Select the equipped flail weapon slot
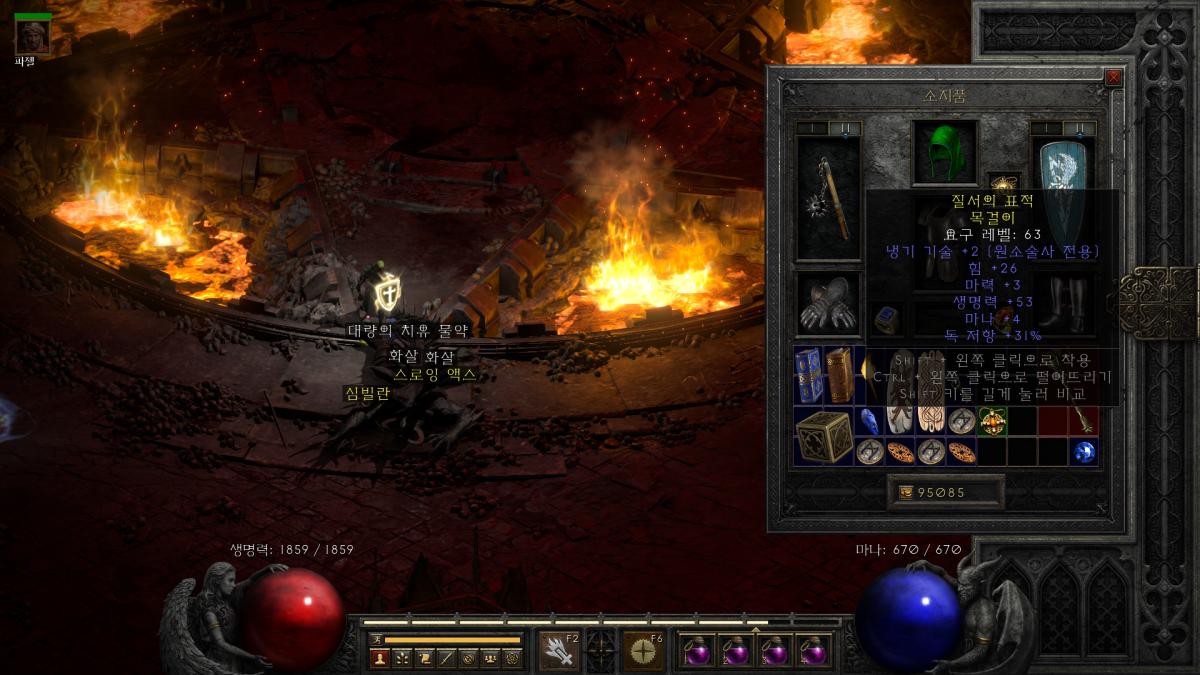The width and height of the screenshot is (1200, 675). pyautogui.click(x=828, y=198)
